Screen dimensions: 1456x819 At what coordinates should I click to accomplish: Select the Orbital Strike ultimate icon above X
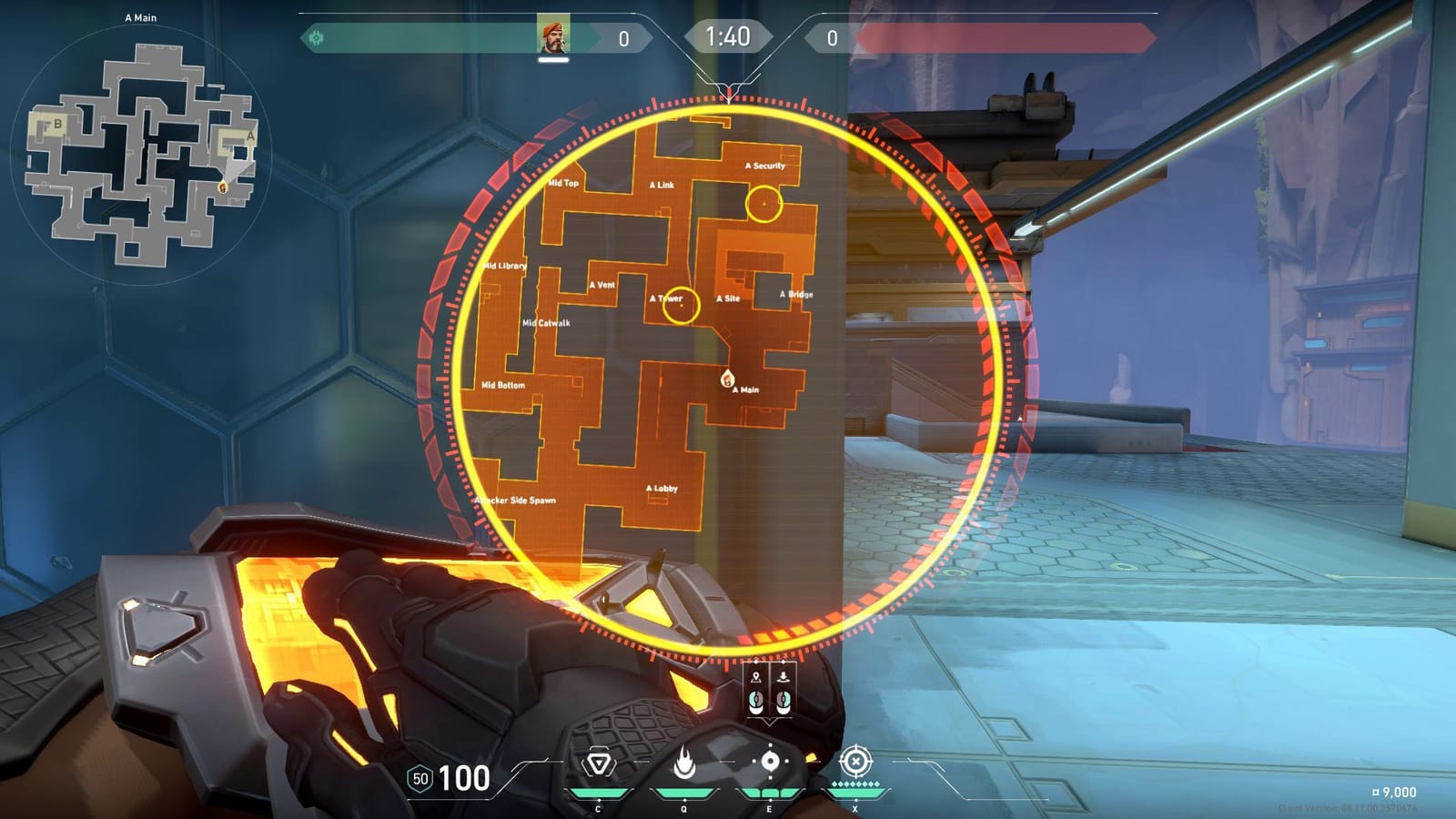[856, 761]
